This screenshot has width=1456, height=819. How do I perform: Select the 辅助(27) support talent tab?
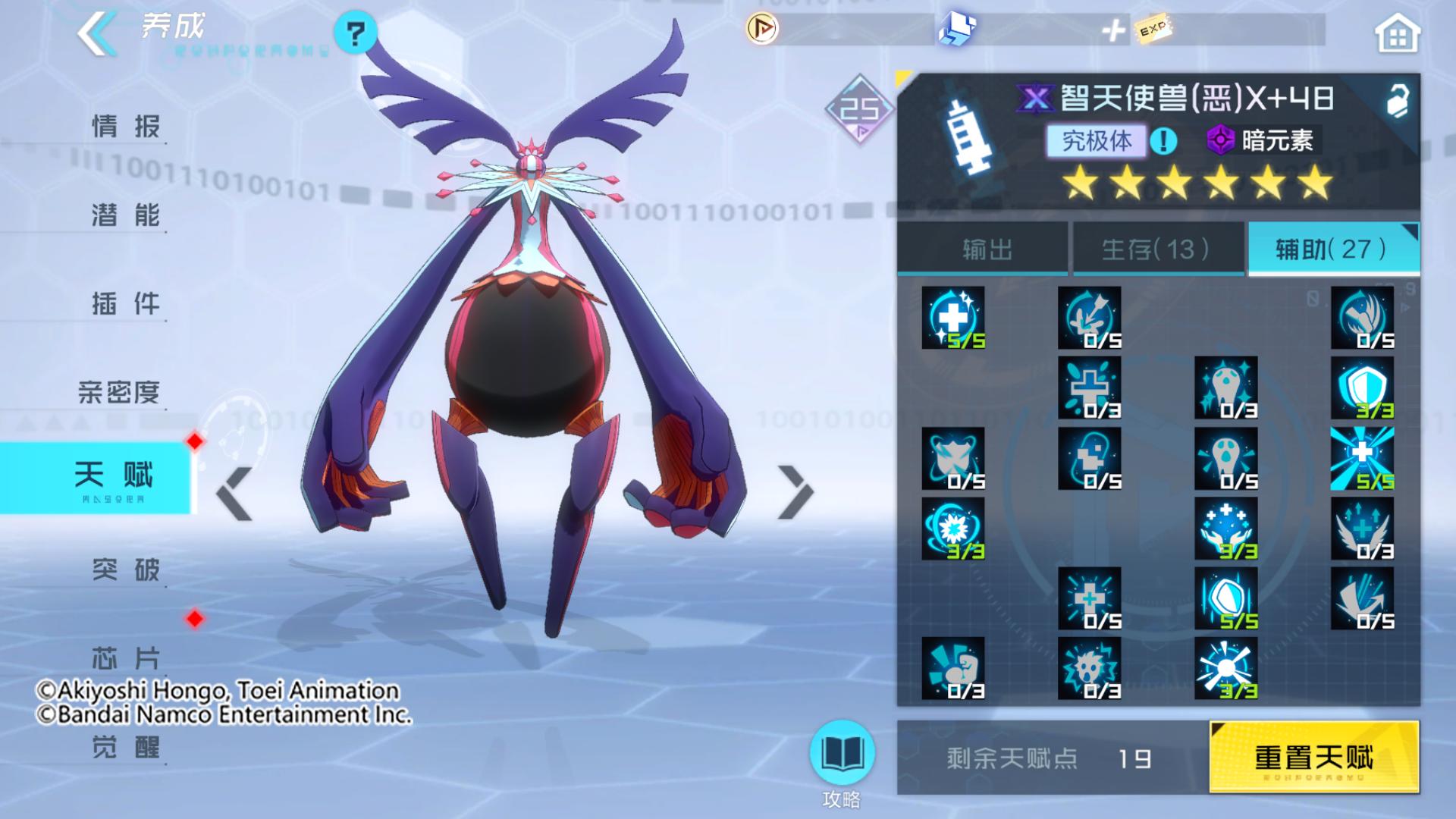pos(1332,249)
